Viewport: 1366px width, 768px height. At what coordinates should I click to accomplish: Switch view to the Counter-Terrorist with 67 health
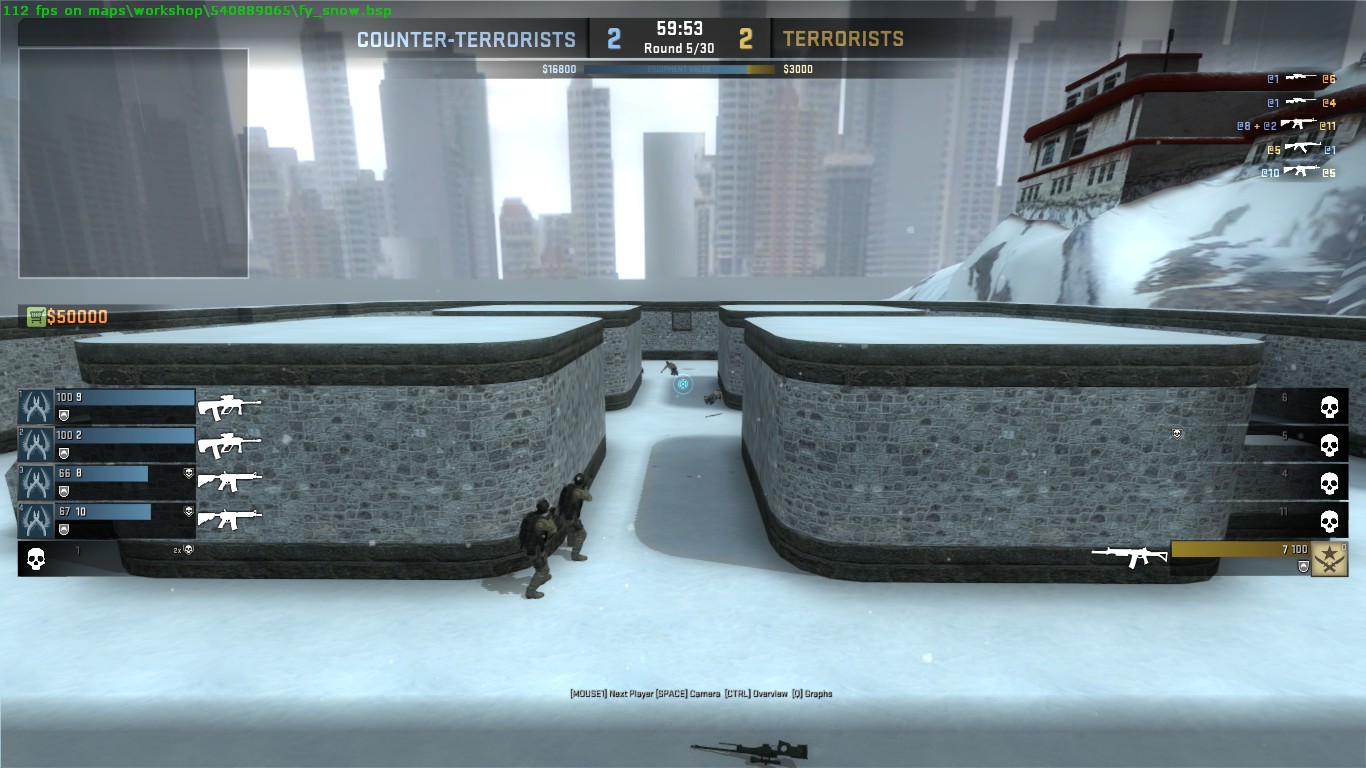click(107, 520)
